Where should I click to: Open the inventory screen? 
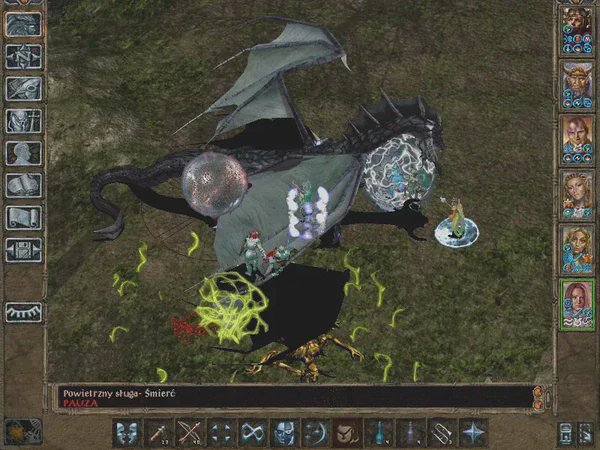(23, 121)
